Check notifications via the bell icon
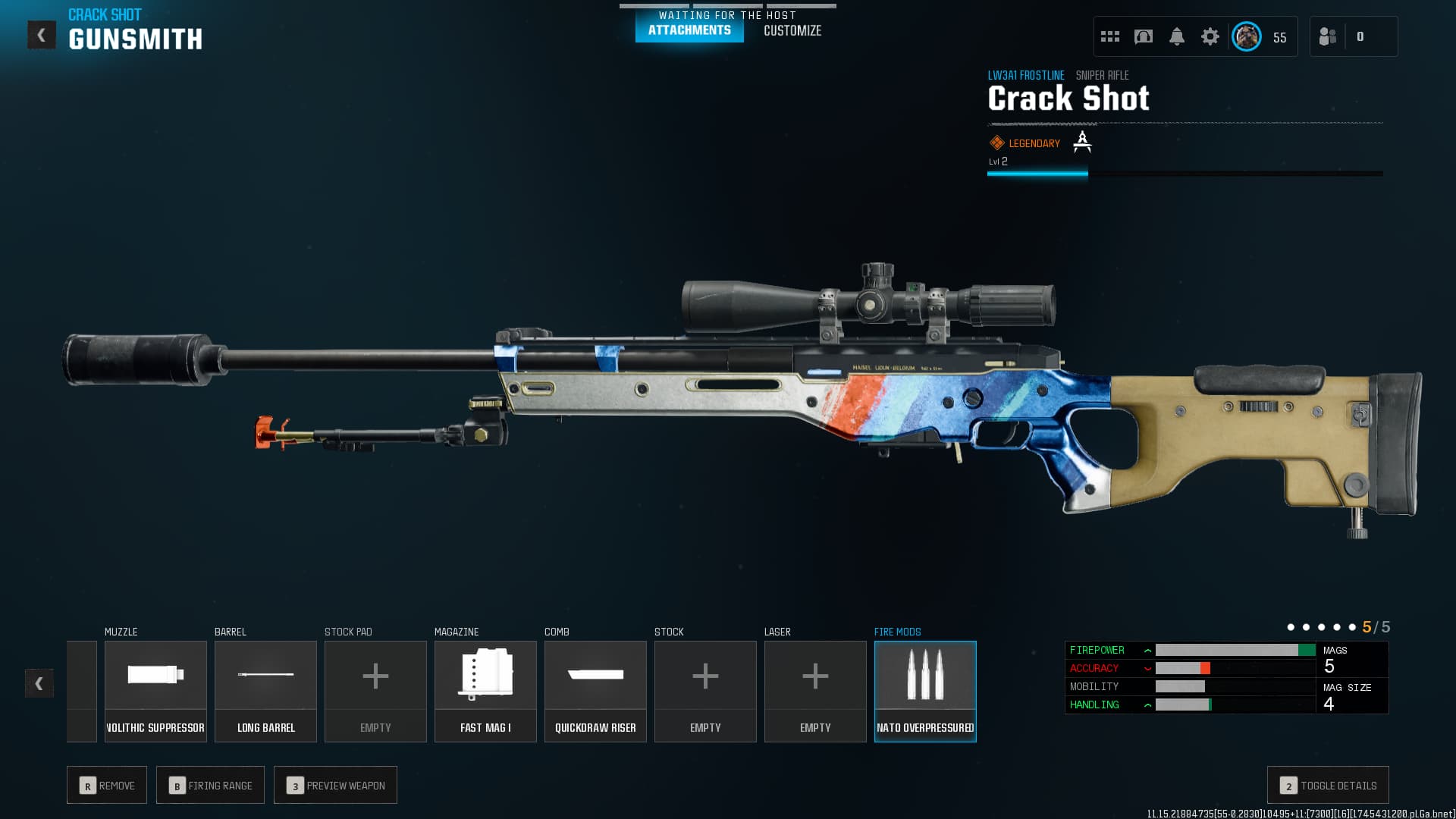The image size is (1456, 819). [1177, 36]
